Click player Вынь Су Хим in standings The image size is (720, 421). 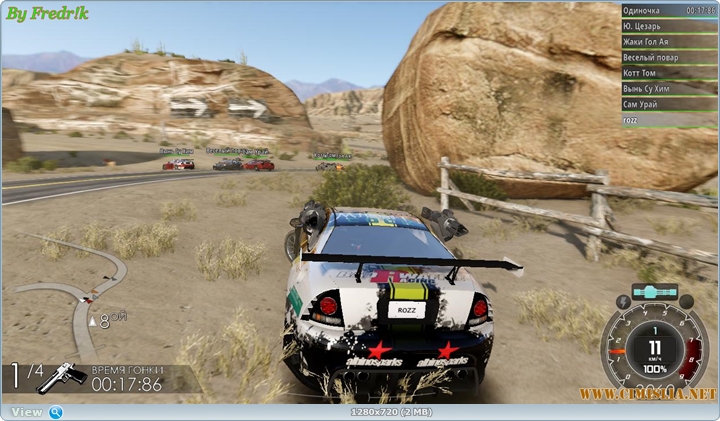pyautogui.click(x=667, y=89)
